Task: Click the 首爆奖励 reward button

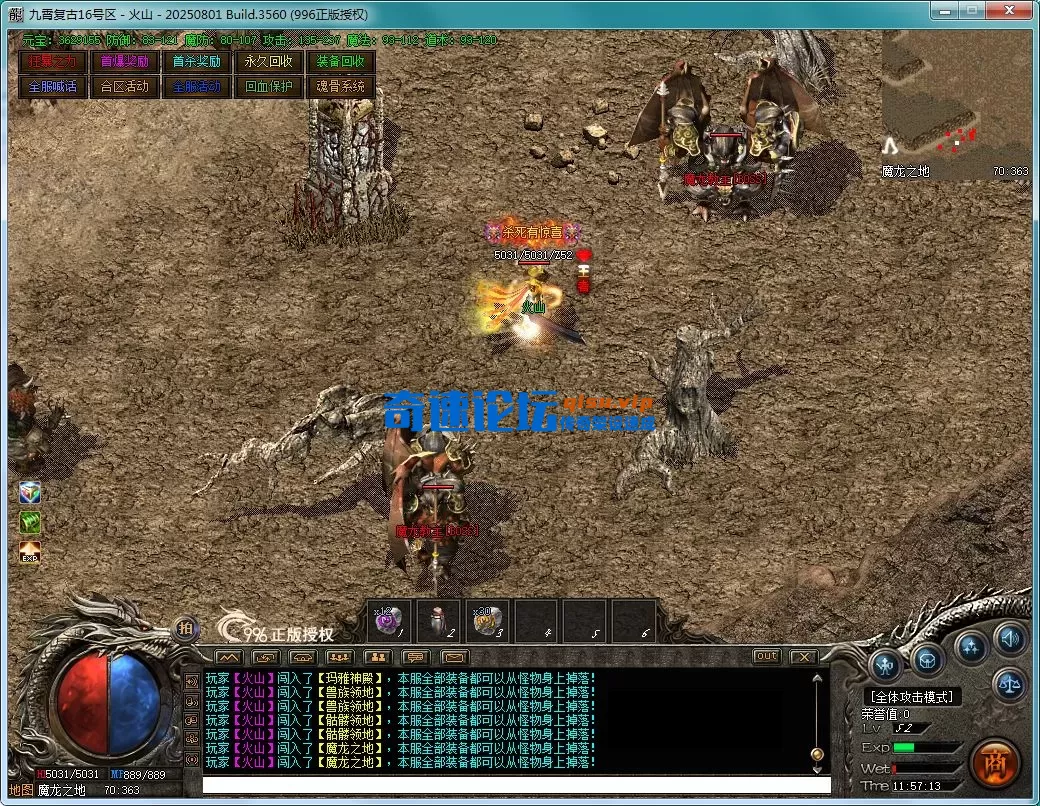Action: click(124, 61)
